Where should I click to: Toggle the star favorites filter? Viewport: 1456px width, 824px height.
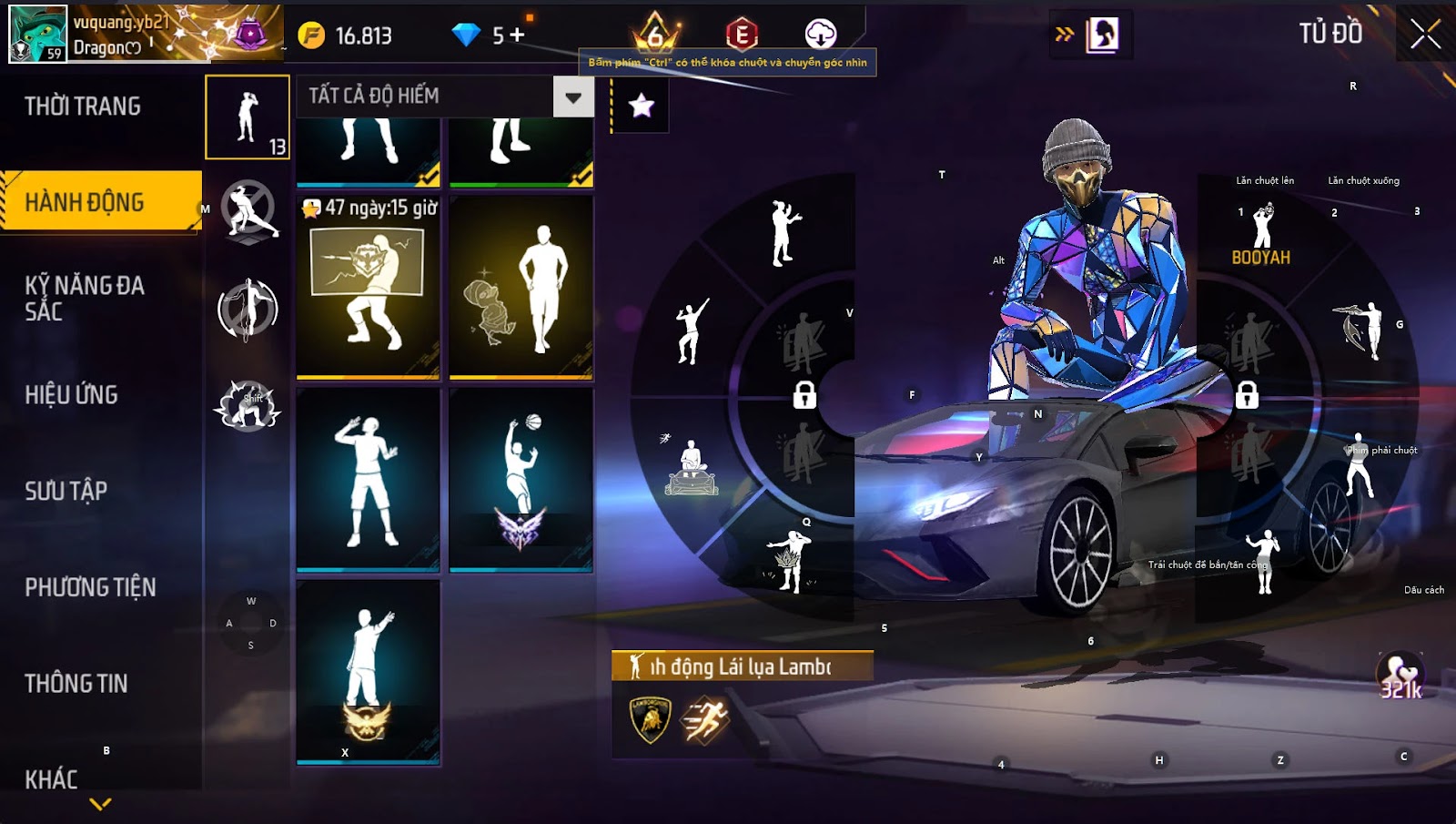click(642, 106)
